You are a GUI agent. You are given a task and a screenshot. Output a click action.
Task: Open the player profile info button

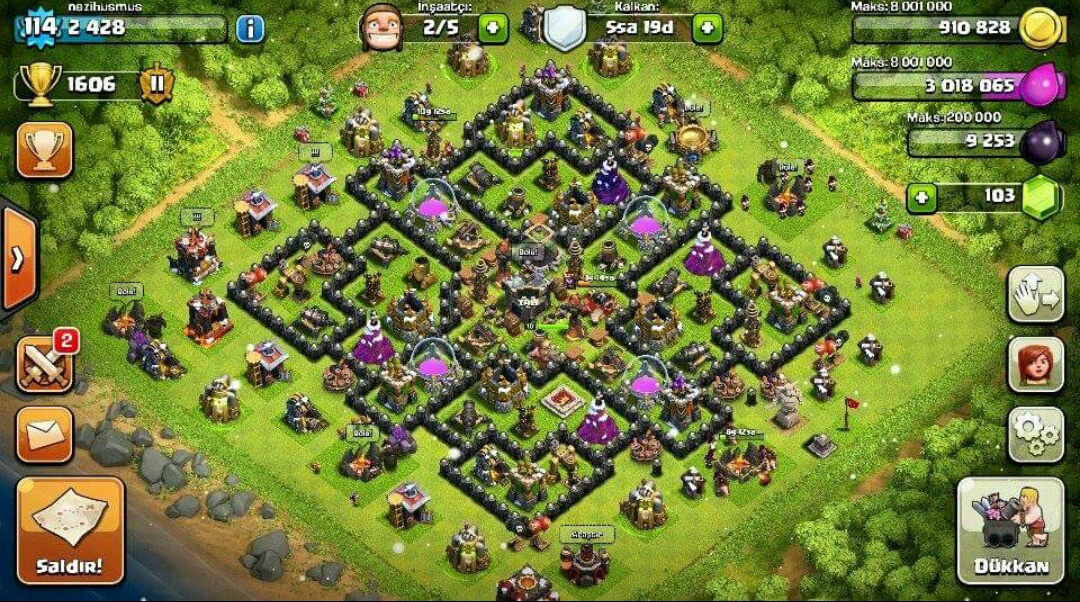[x=250, y=28]
